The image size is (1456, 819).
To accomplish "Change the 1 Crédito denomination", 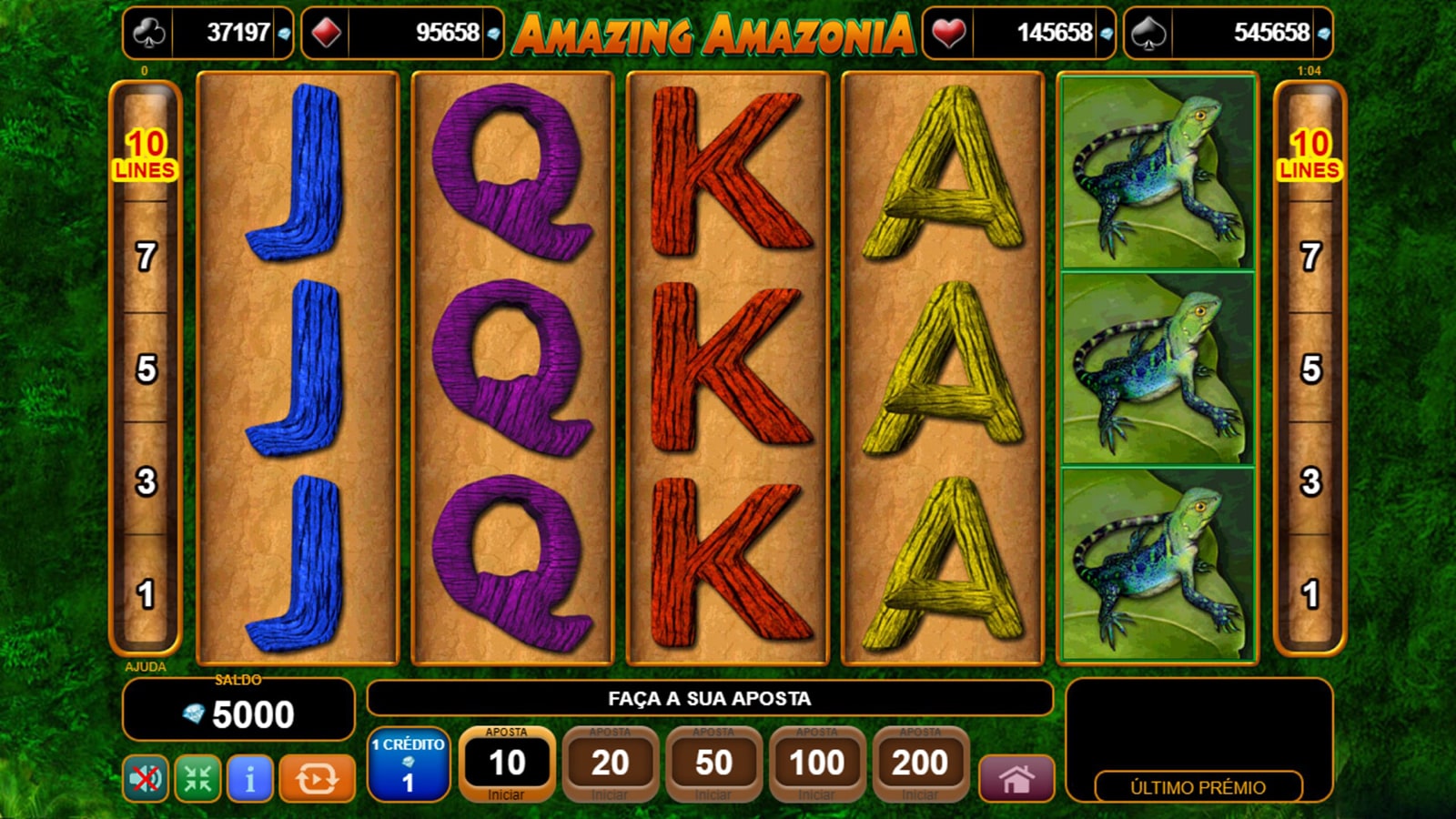I will click(408, 763).
